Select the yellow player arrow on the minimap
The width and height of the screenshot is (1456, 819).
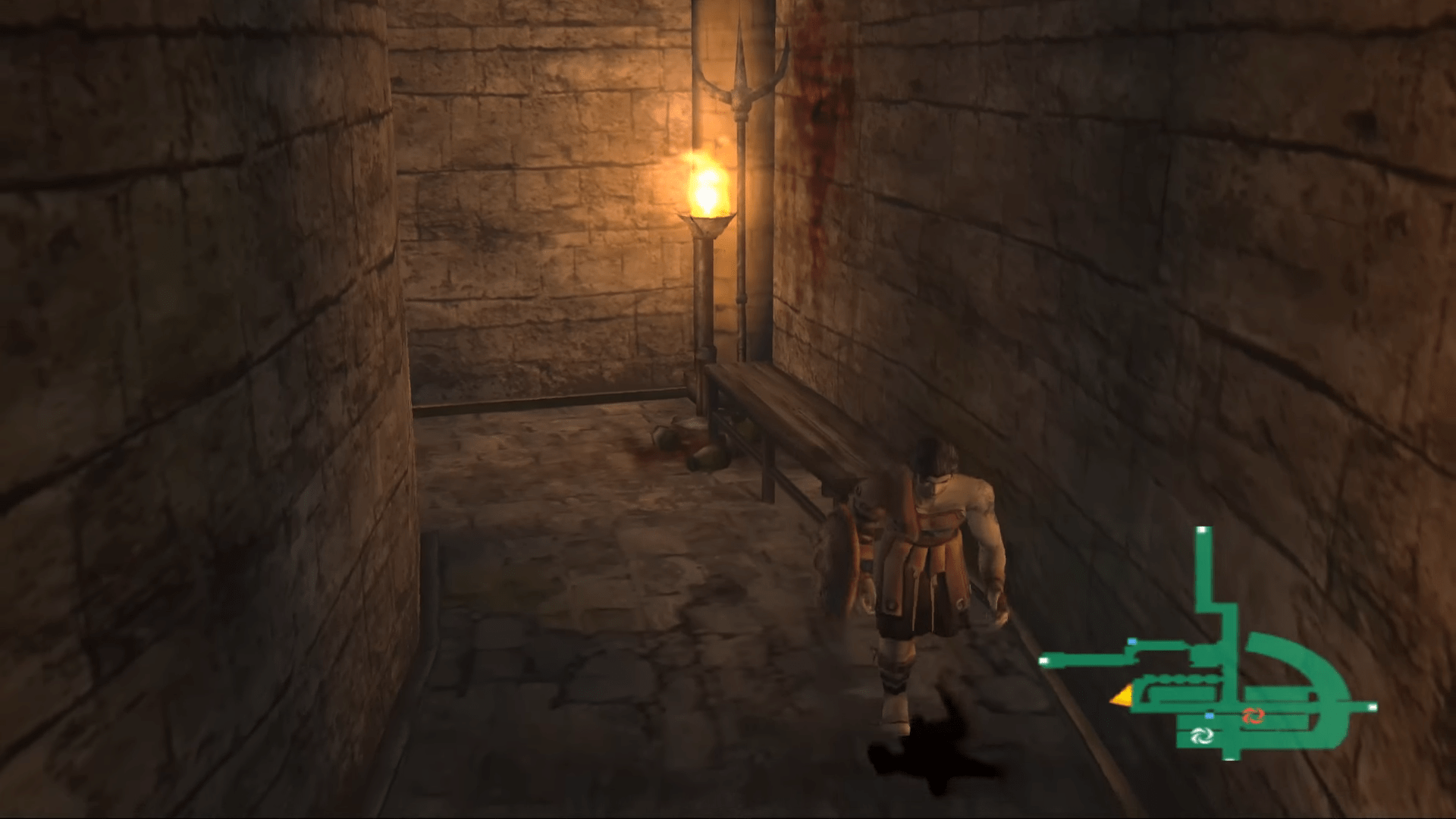[x=1122, y=695]
